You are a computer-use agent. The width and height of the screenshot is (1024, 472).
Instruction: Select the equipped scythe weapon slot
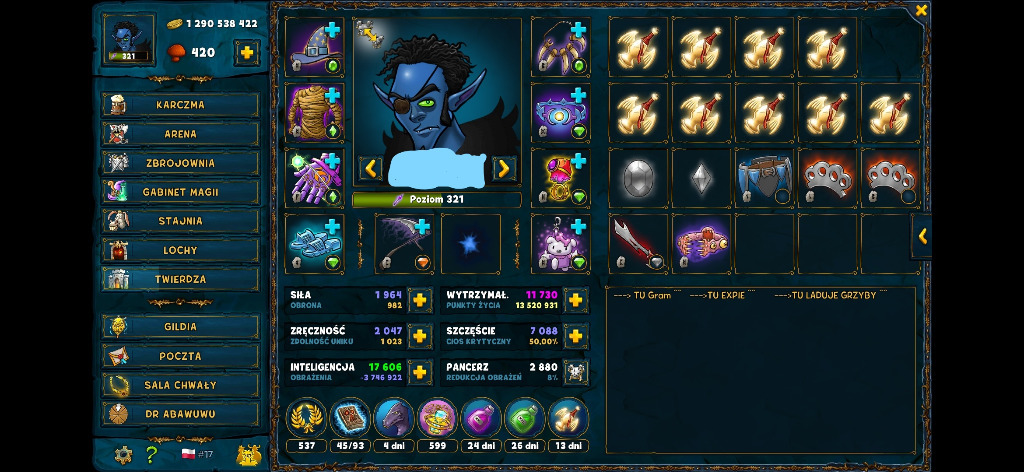tap(404, 243)
